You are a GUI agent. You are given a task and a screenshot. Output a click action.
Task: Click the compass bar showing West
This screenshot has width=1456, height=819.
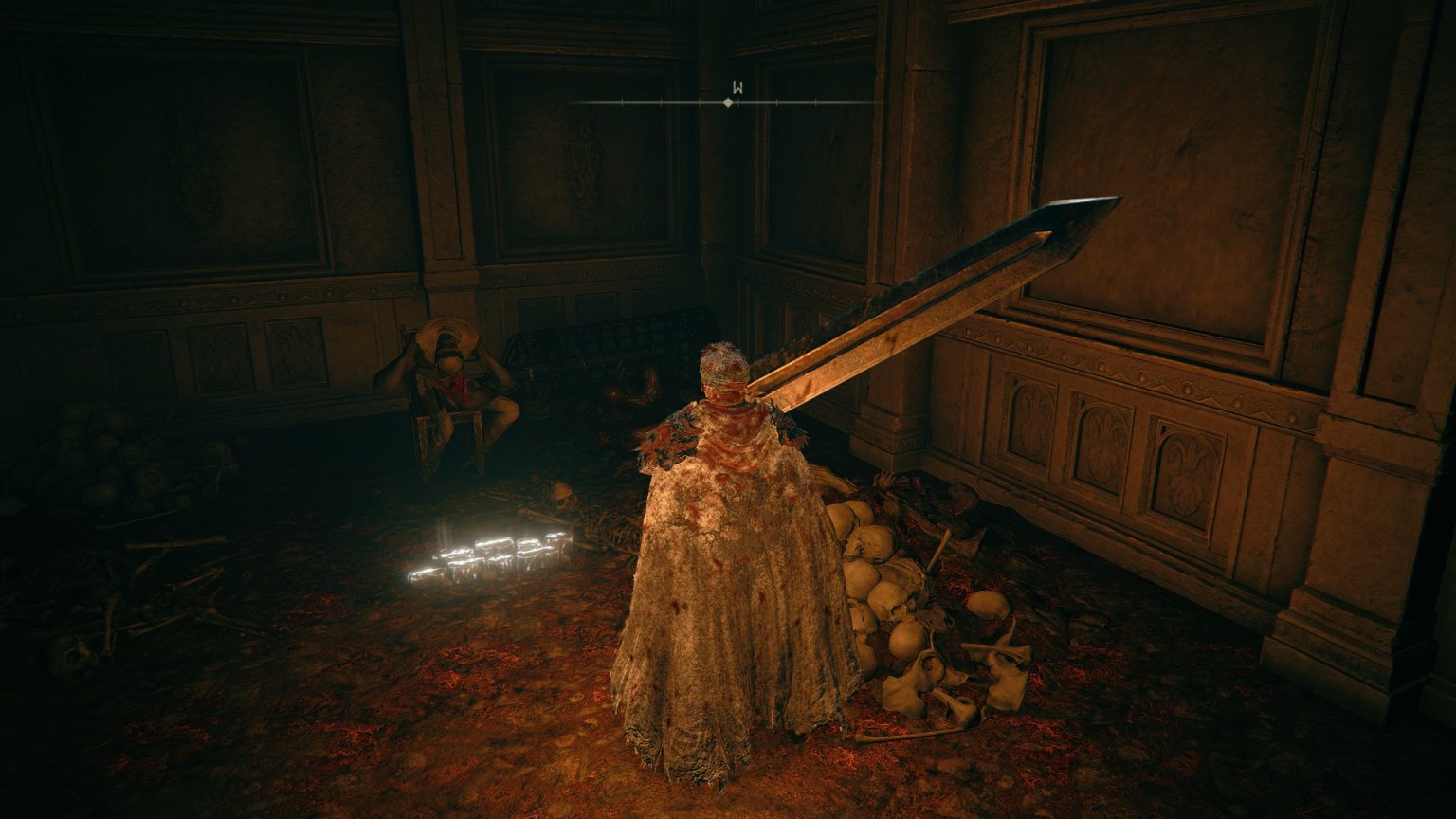point(728,100)
